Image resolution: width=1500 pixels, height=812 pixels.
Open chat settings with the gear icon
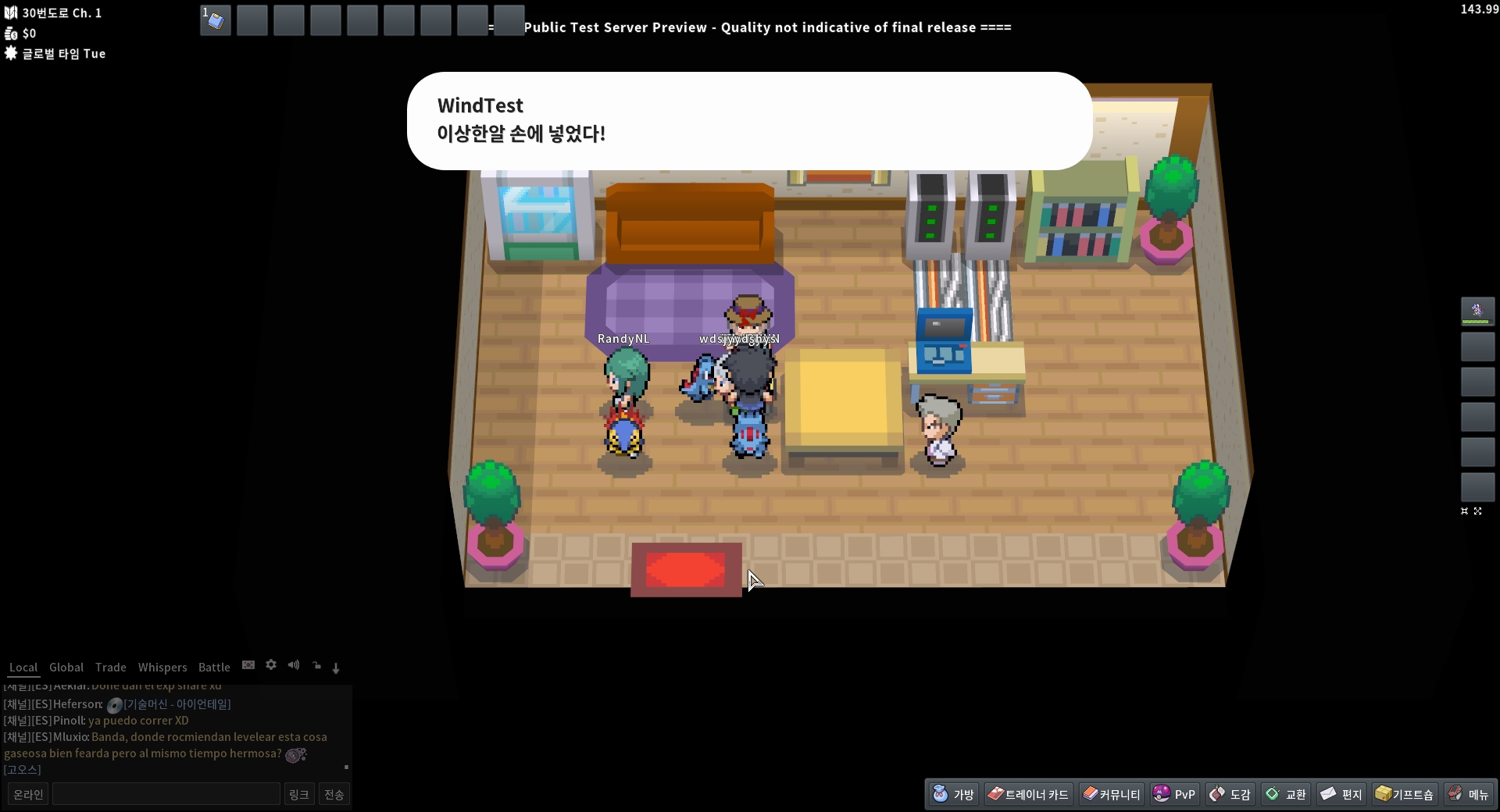[x=271, y=665]
